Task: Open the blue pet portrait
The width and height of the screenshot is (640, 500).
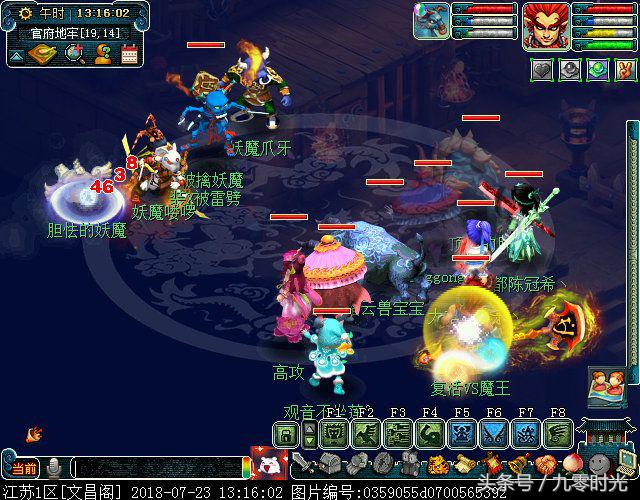Action: pyautogui.click(x=431, y=22)
